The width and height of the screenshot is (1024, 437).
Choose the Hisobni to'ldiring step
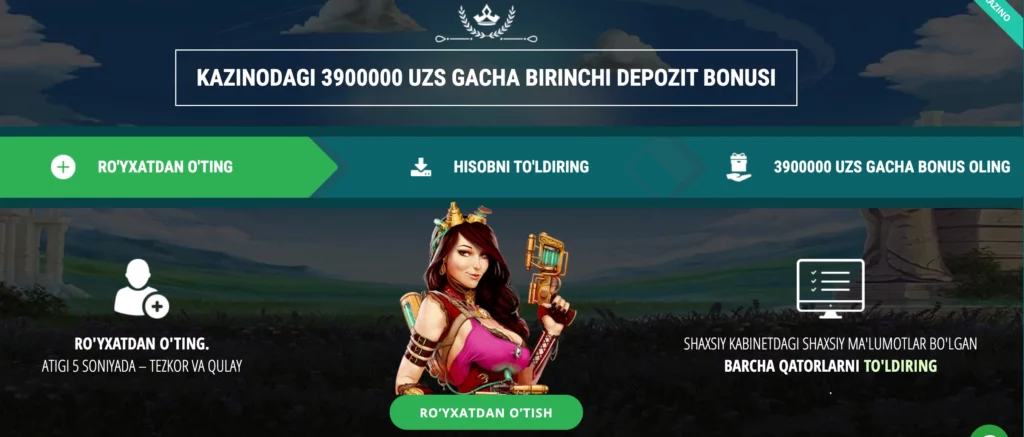(x=500, y=167)
